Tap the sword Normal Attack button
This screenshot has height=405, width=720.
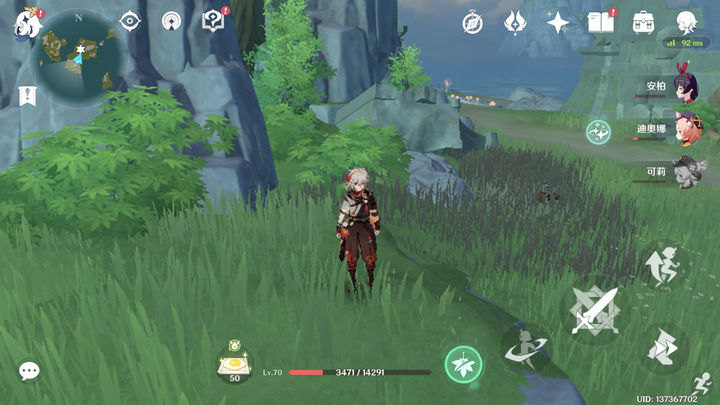pos(594,310)
